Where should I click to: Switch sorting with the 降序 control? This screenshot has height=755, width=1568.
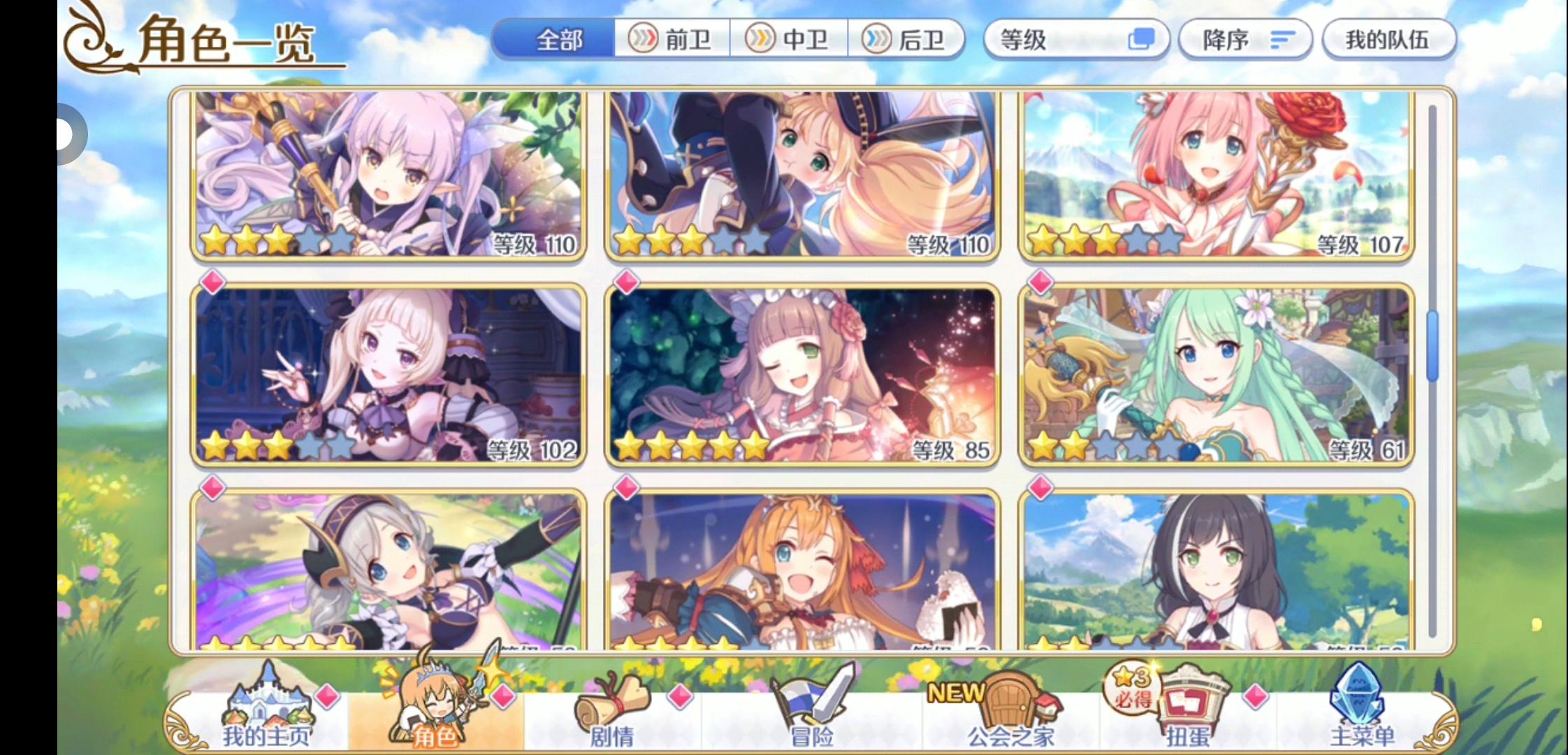pos(1244,40)
